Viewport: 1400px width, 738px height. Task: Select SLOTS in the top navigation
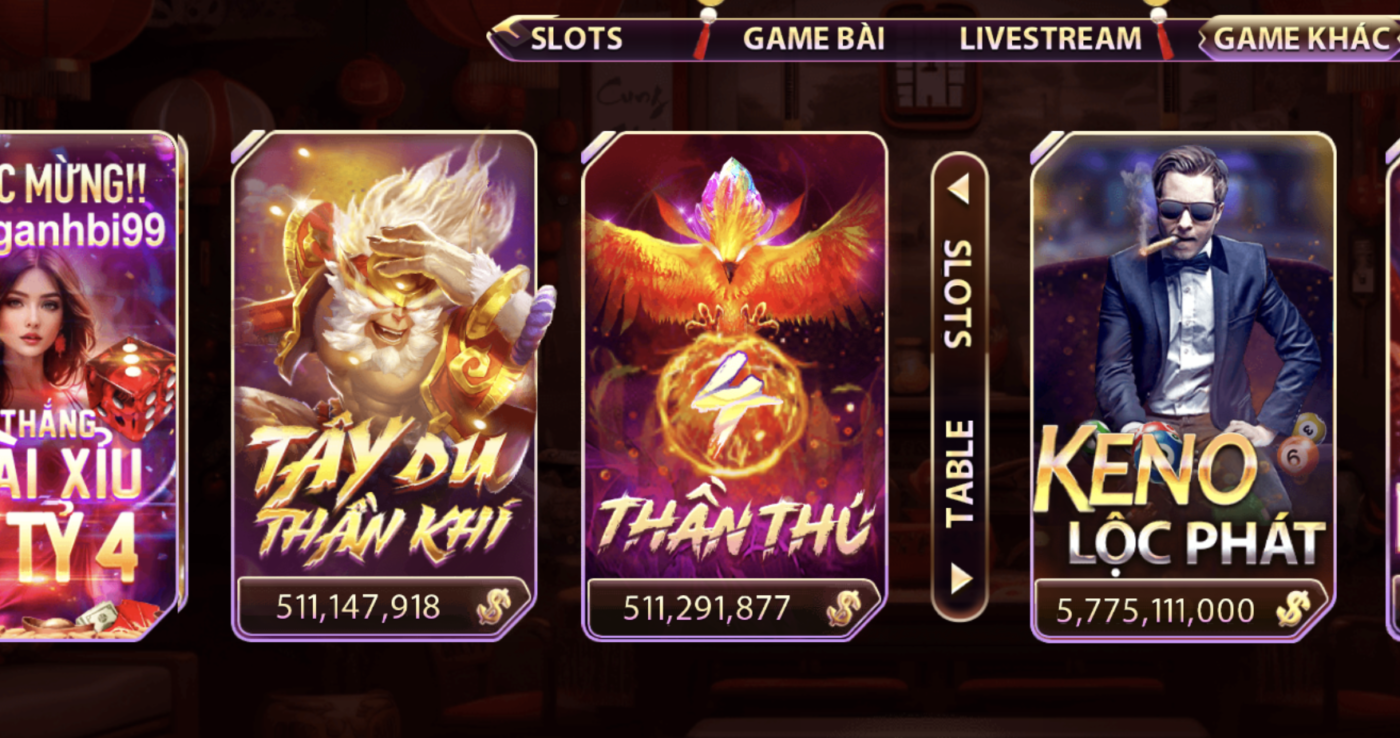[580, 38]
